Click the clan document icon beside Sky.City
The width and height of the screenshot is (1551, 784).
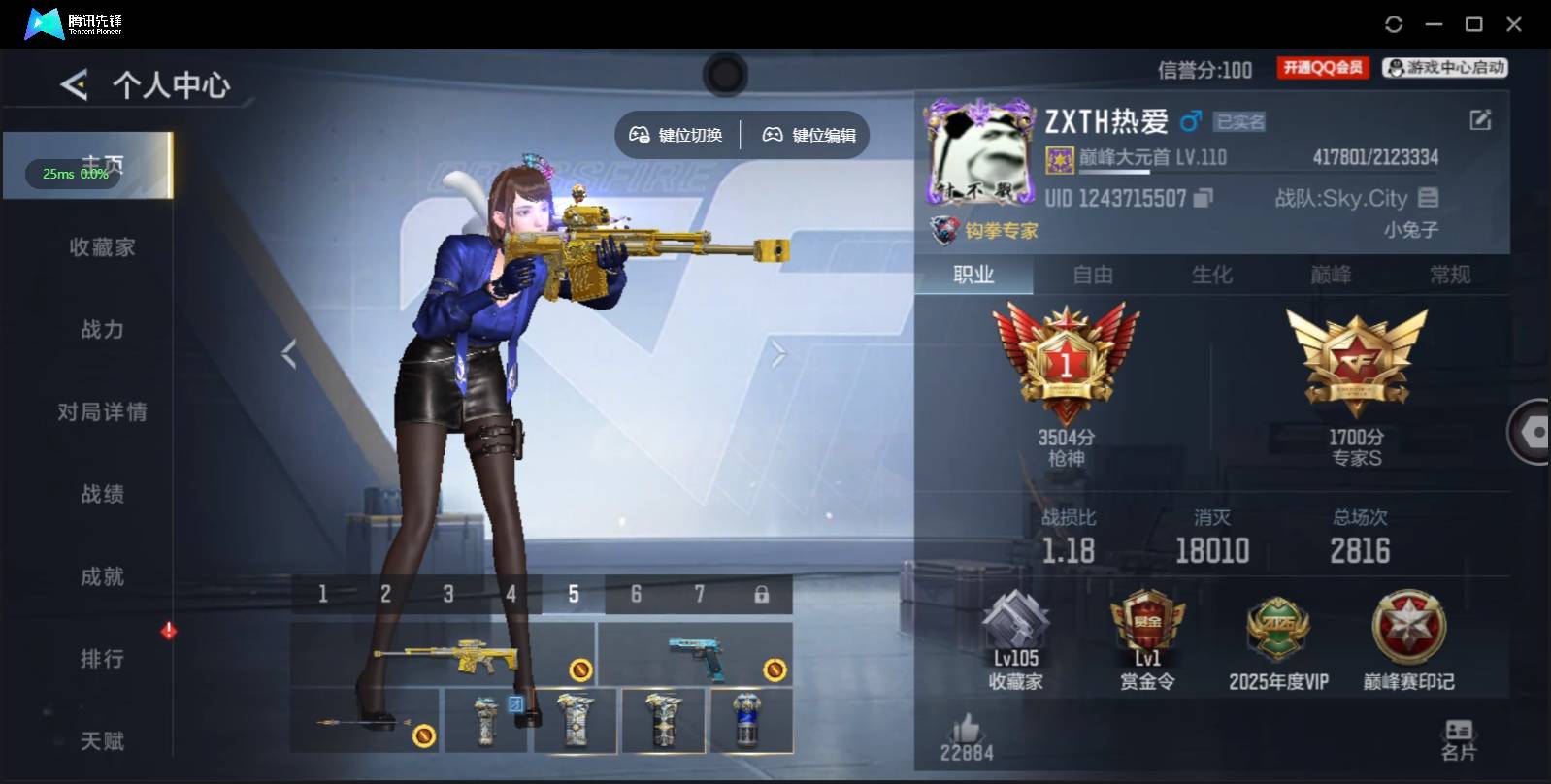coord(1427,198)
